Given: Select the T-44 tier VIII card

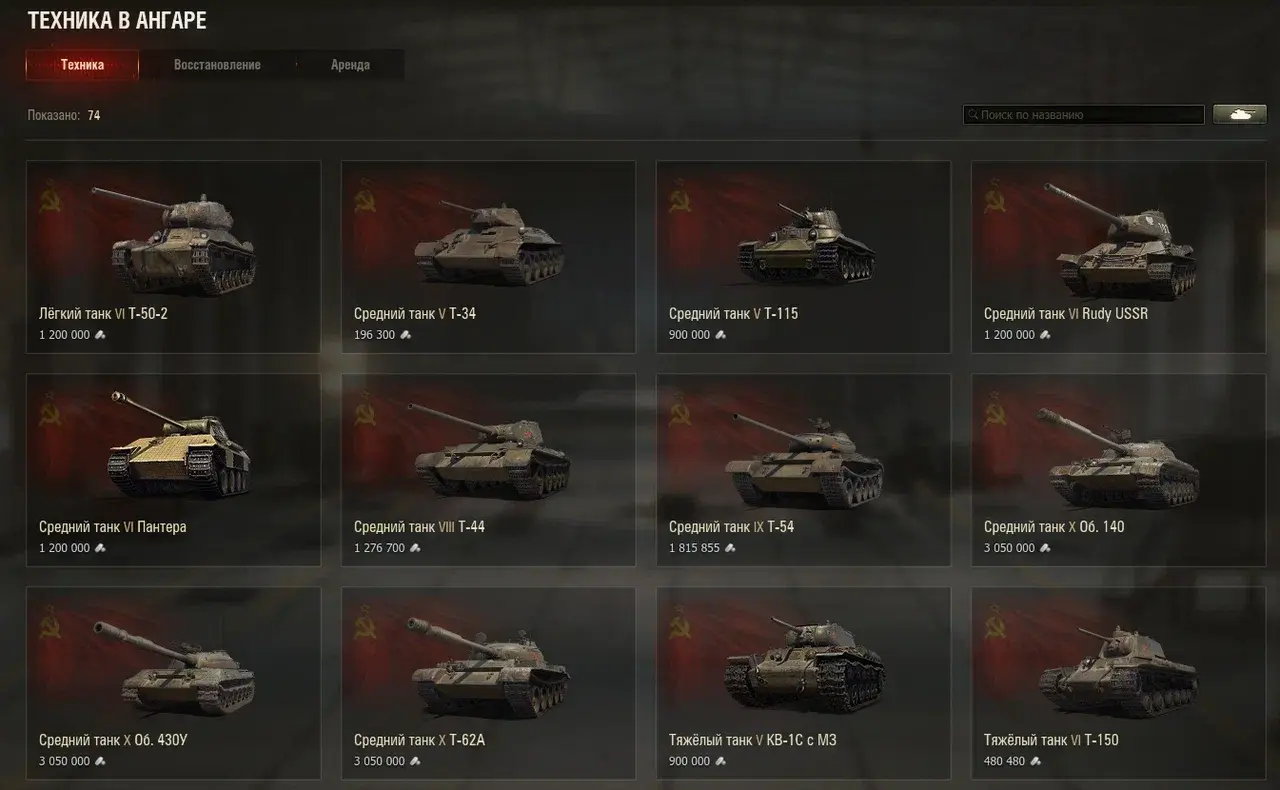Looking at the screenshot, I should point(488,470).
